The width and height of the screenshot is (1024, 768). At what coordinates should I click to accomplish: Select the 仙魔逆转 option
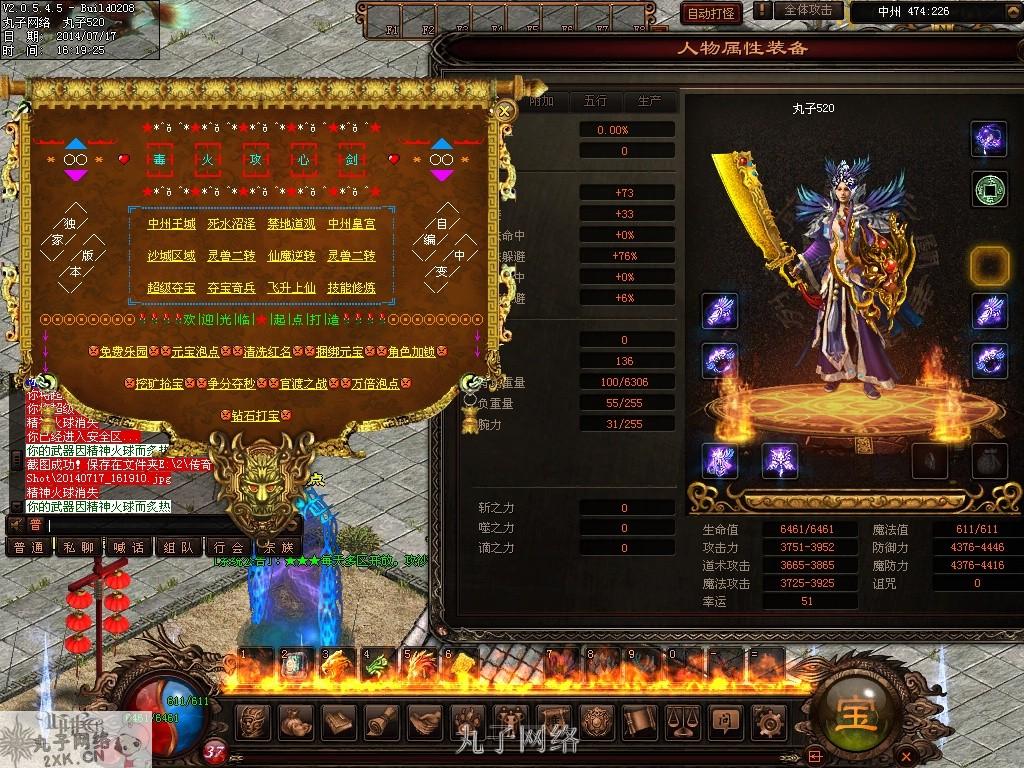291,257
